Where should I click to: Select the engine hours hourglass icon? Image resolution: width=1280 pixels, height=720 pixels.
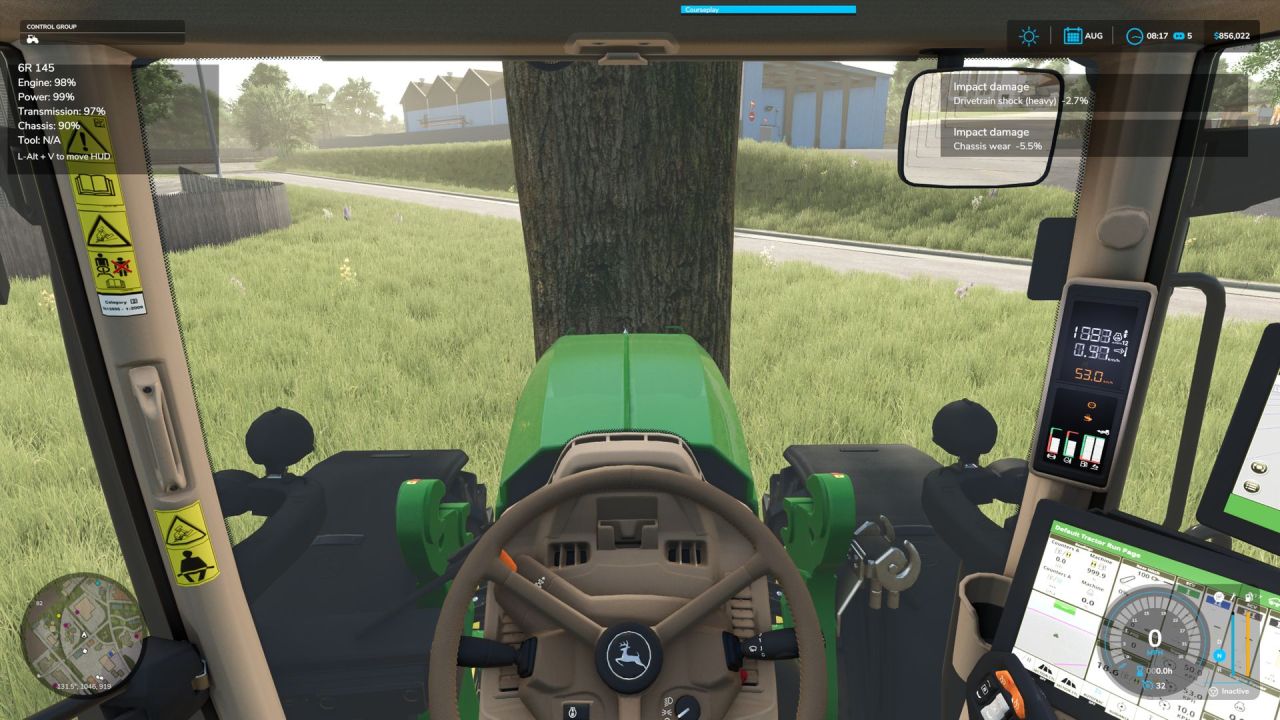pos(1140,670)
